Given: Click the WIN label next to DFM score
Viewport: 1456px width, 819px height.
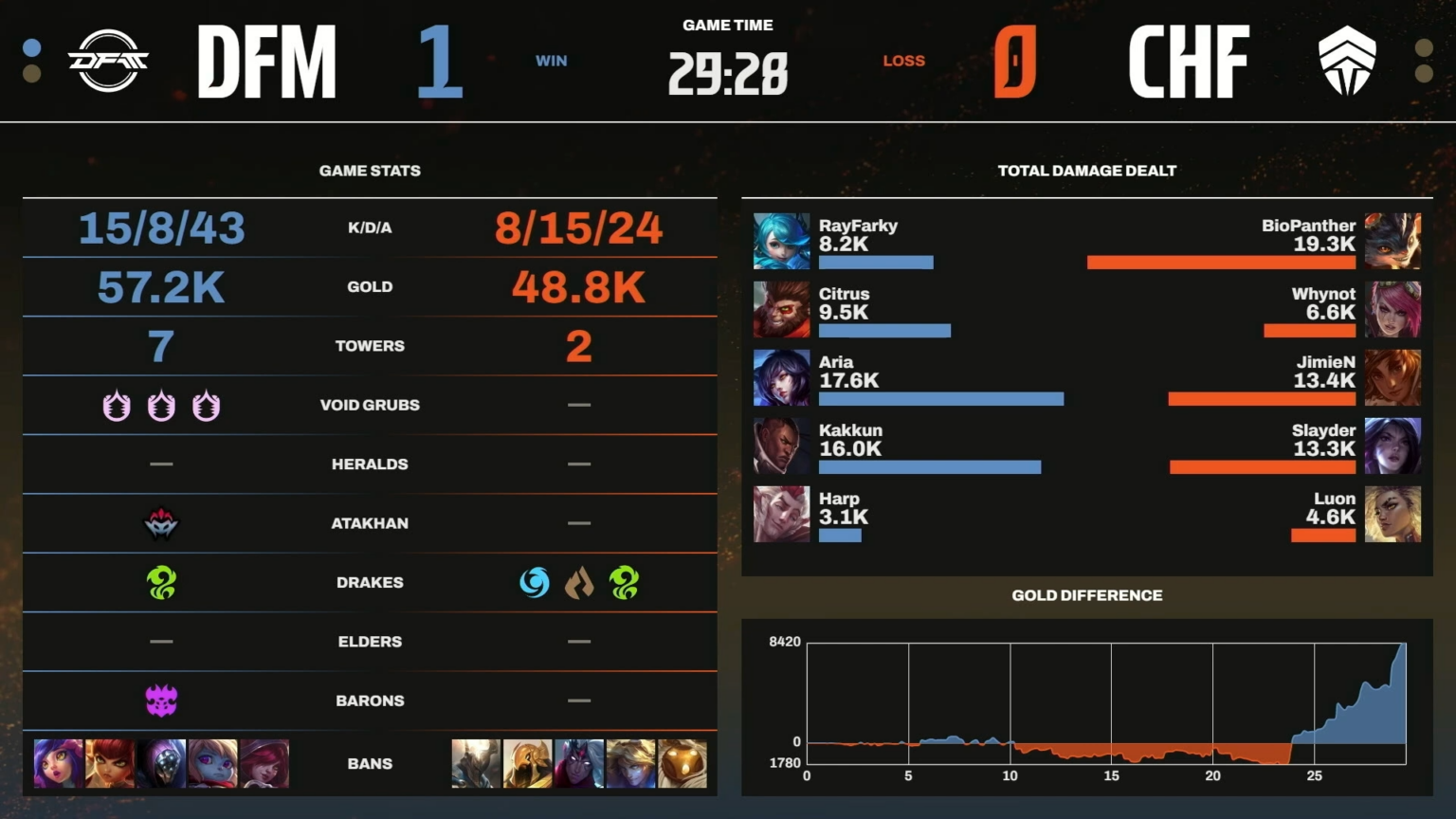Looking at the screenshot, I should [x=552, y=60].
